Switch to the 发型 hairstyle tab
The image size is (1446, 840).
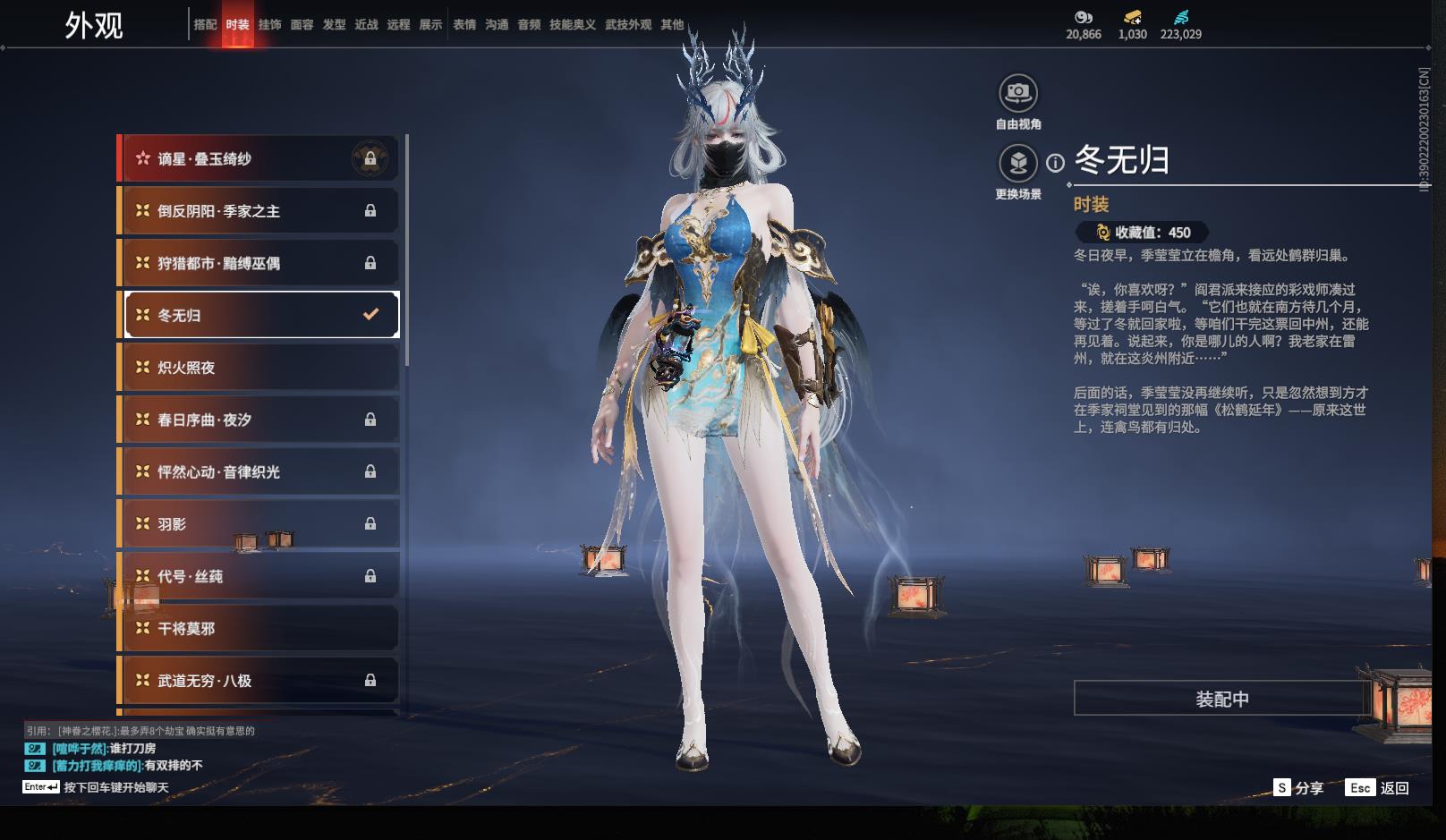[334, 25]
